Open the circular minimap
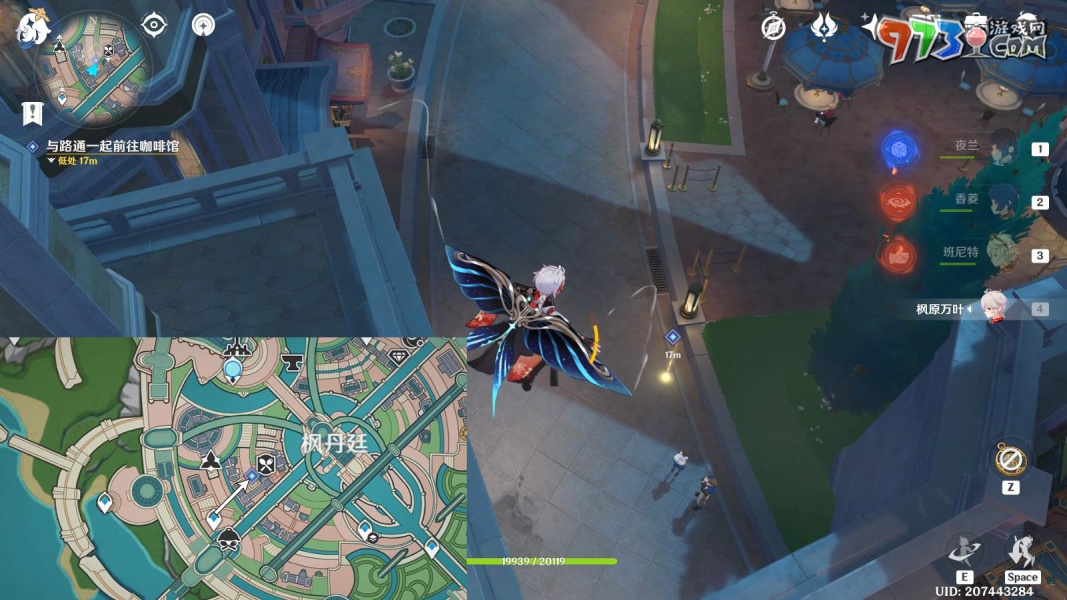The image size is (1067, 600). pyautogui.click(x=93, y=69)
